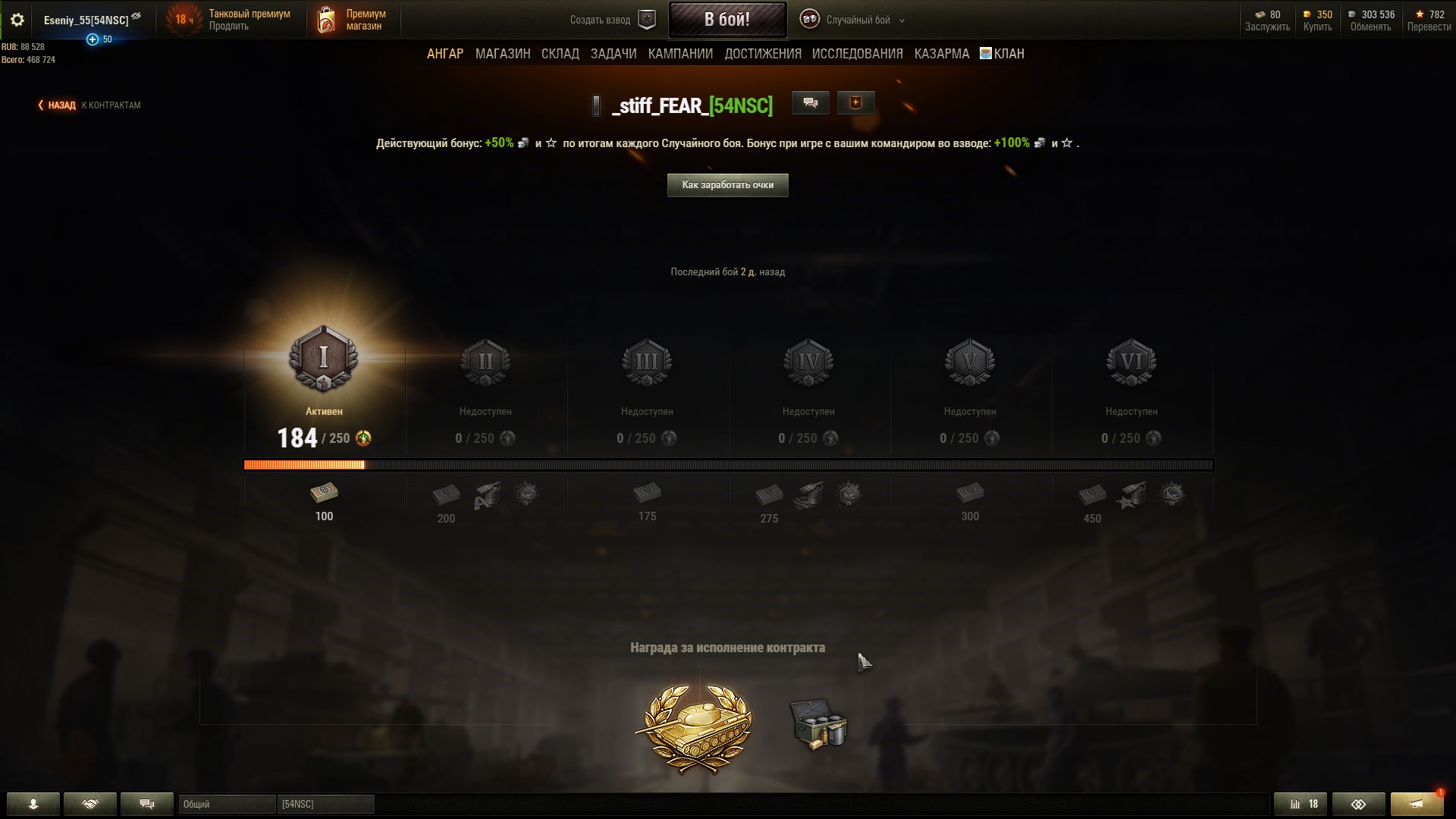This screenshot has height=819, width=1456.
Task: Open the «Клан» tab
Action: click(1003, 54)
